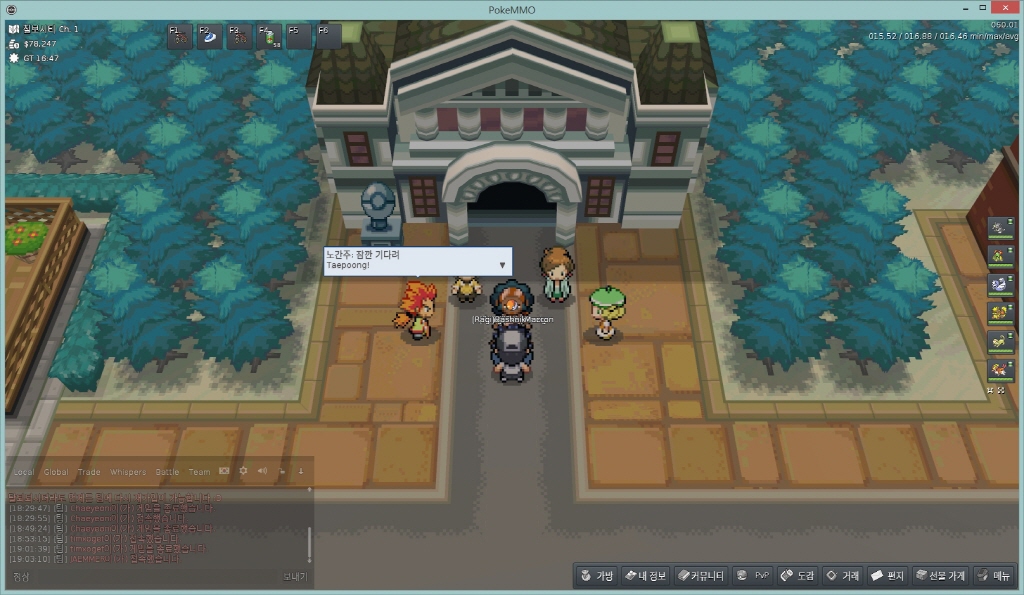Open the 선물 가게 gift shop
1024x595 pixels.
[x=939, y=576]
